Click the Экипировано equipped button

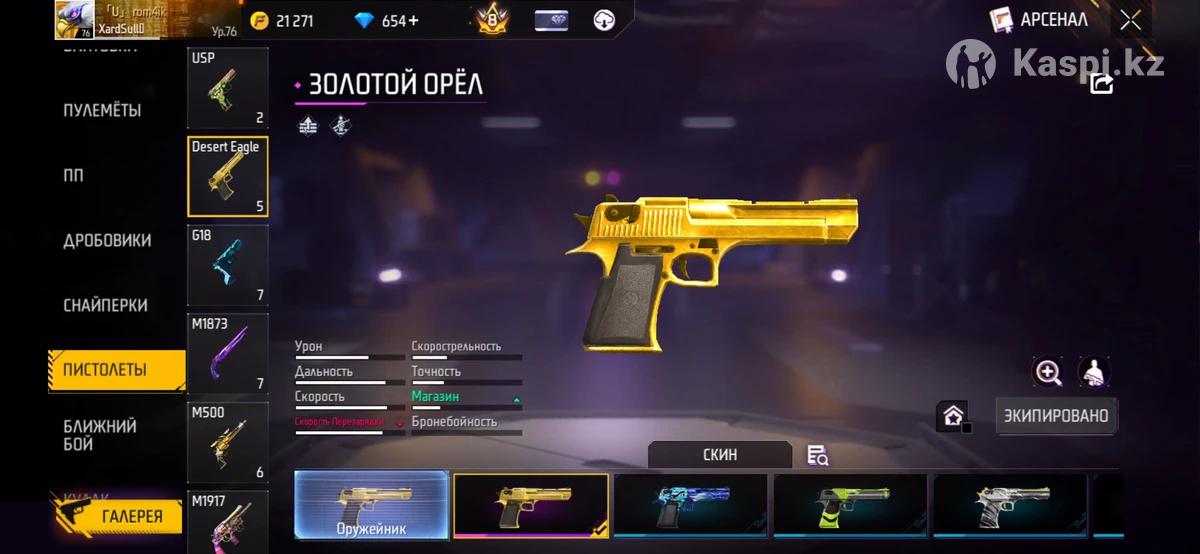point(1056,415)
